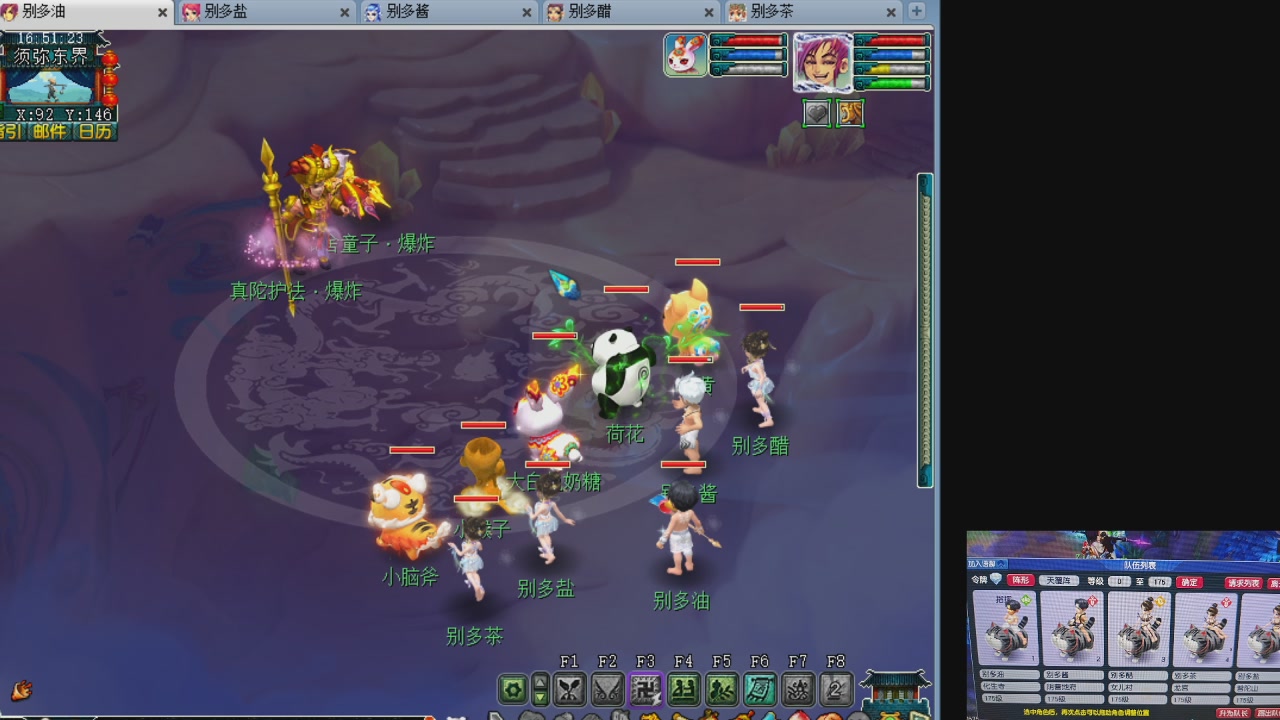
Task: Open the F6 scroll skill icon
Action: click(758, 687)
